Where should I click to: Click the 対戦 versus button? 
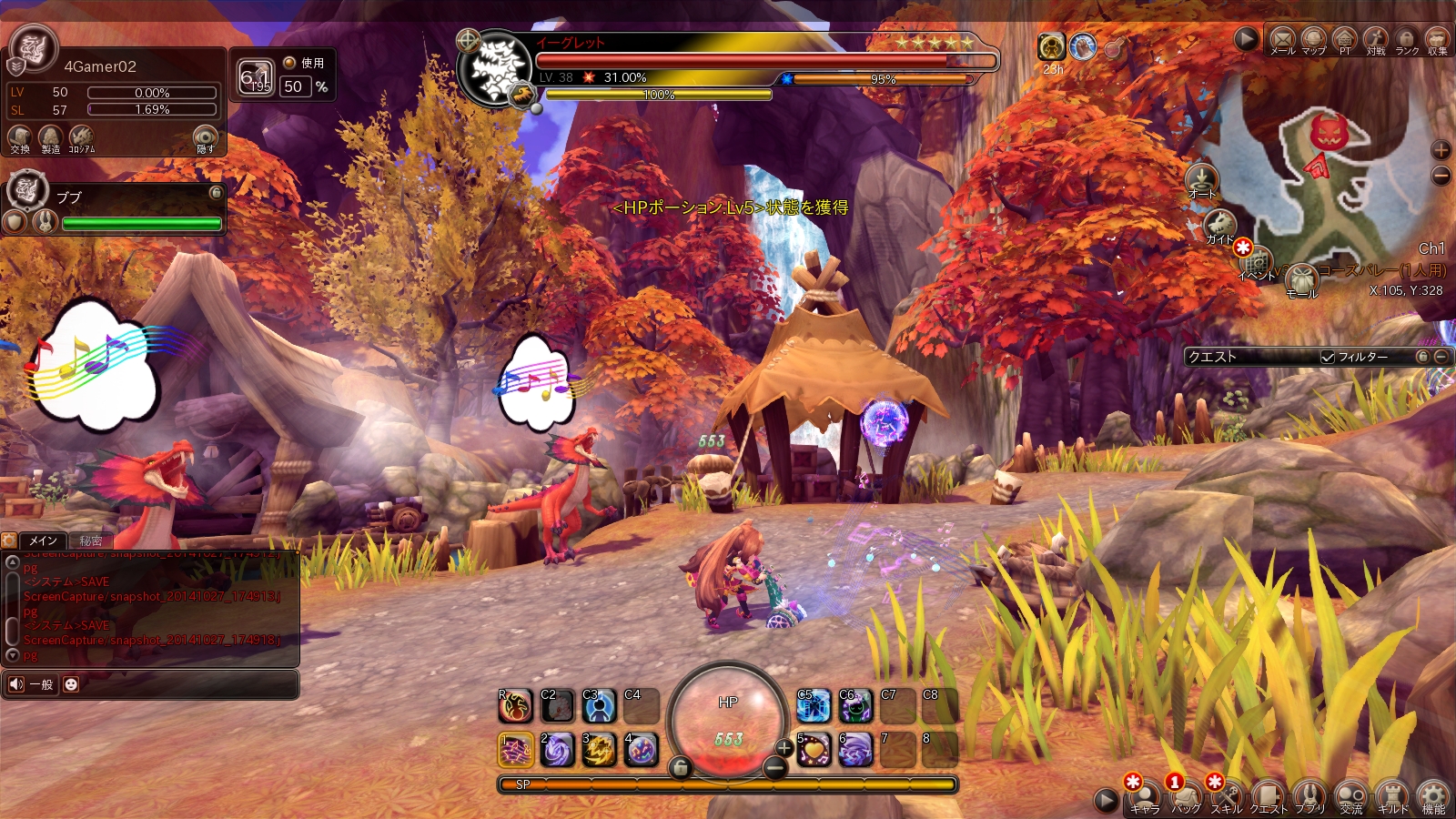[1375, 40]
